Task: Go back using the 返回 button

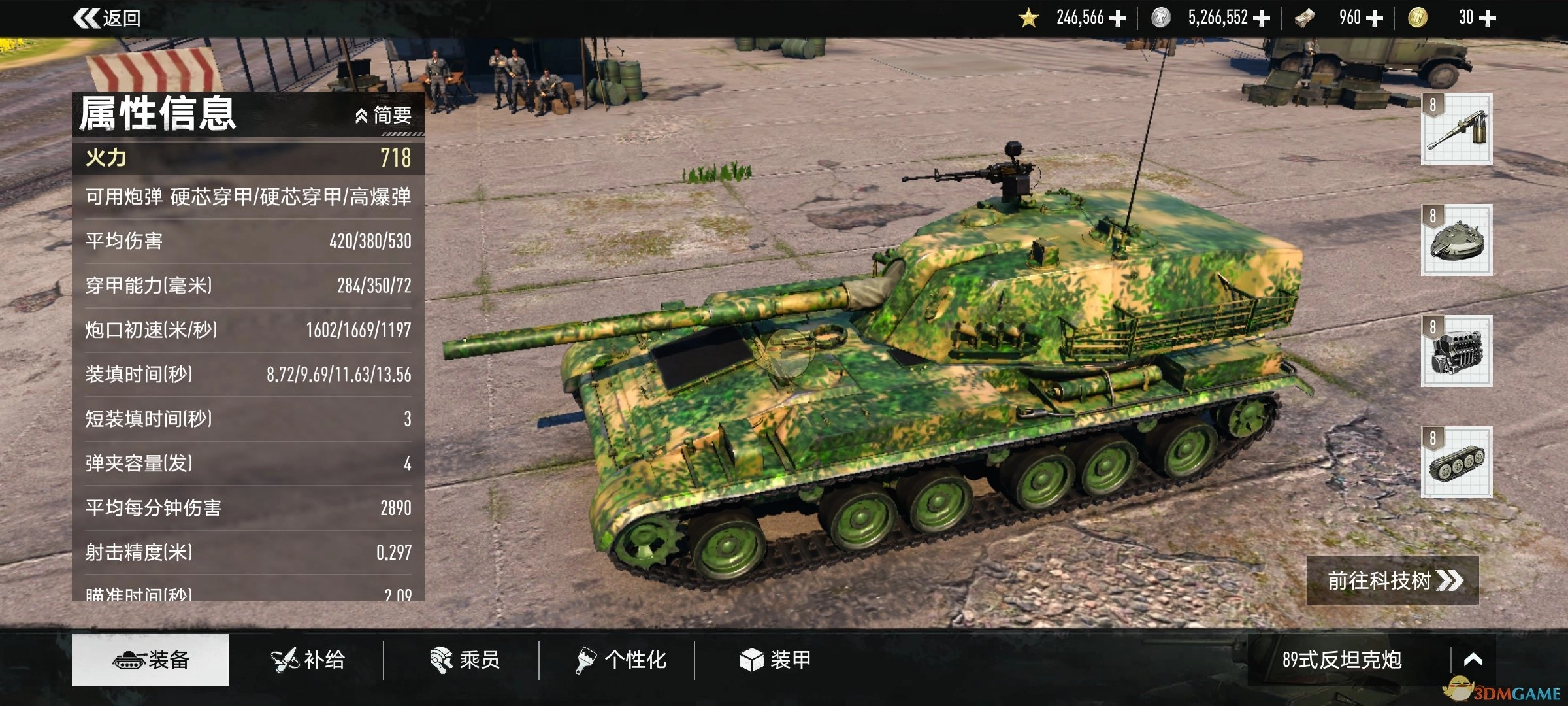Action: (x=108, y=18)
